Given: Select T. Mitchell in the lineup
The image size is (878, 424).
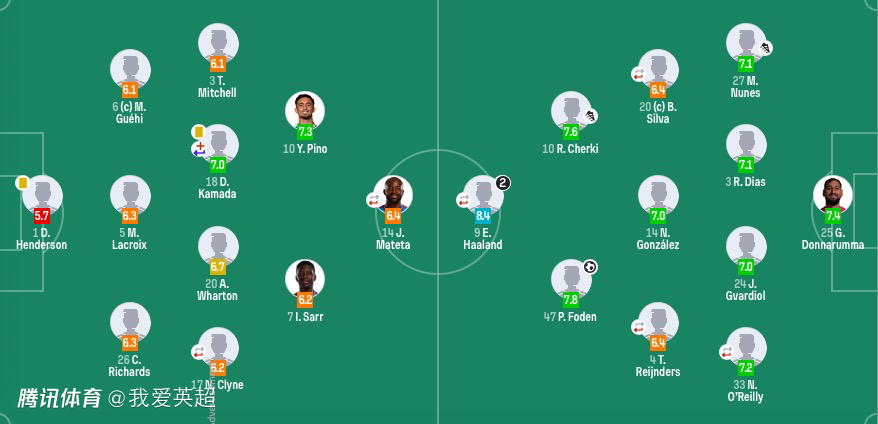Looking at the screenshot, I should pos(218,44).
